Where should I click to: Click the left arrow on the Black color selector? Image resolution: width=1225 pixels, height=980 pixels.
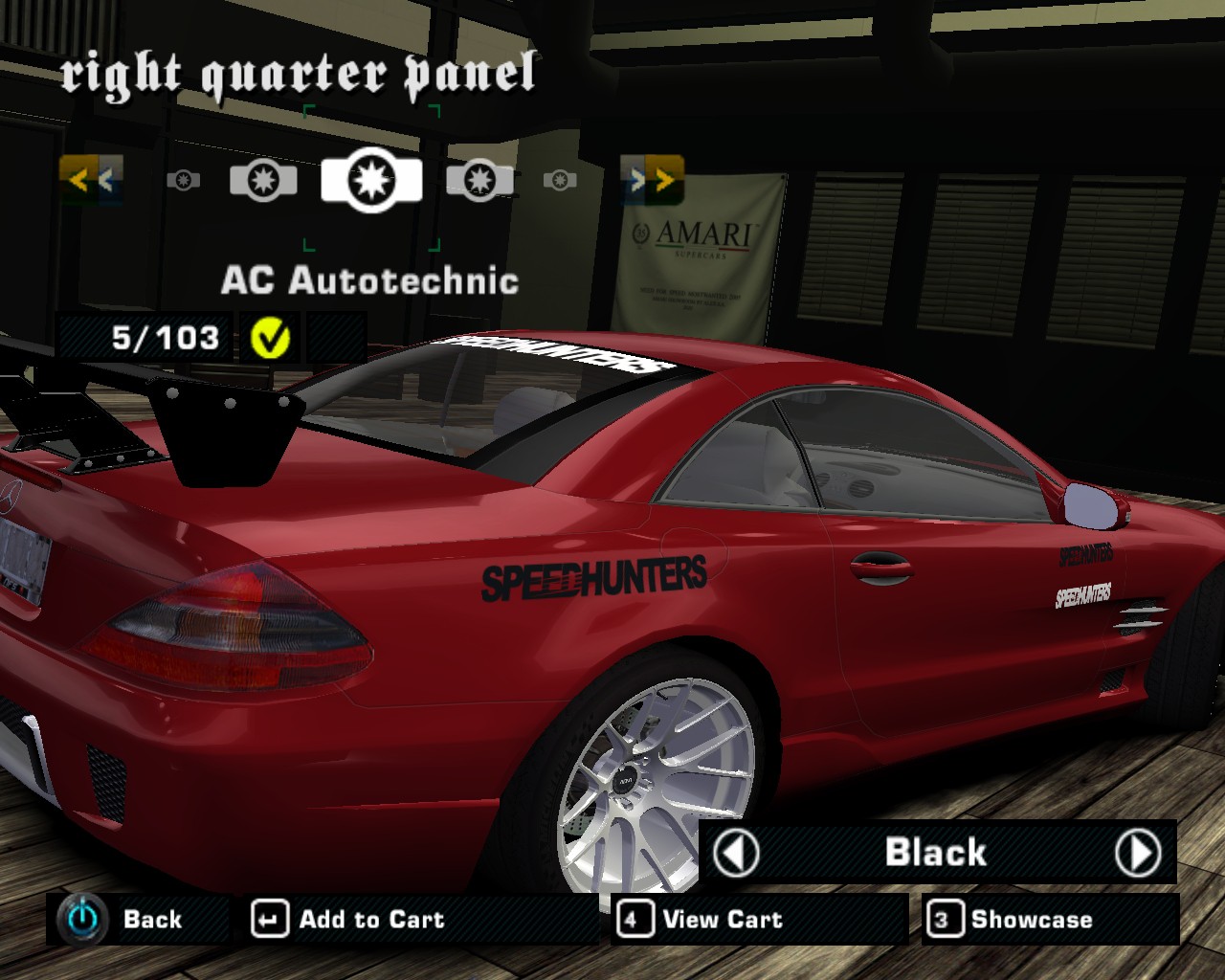pos(737,852)
